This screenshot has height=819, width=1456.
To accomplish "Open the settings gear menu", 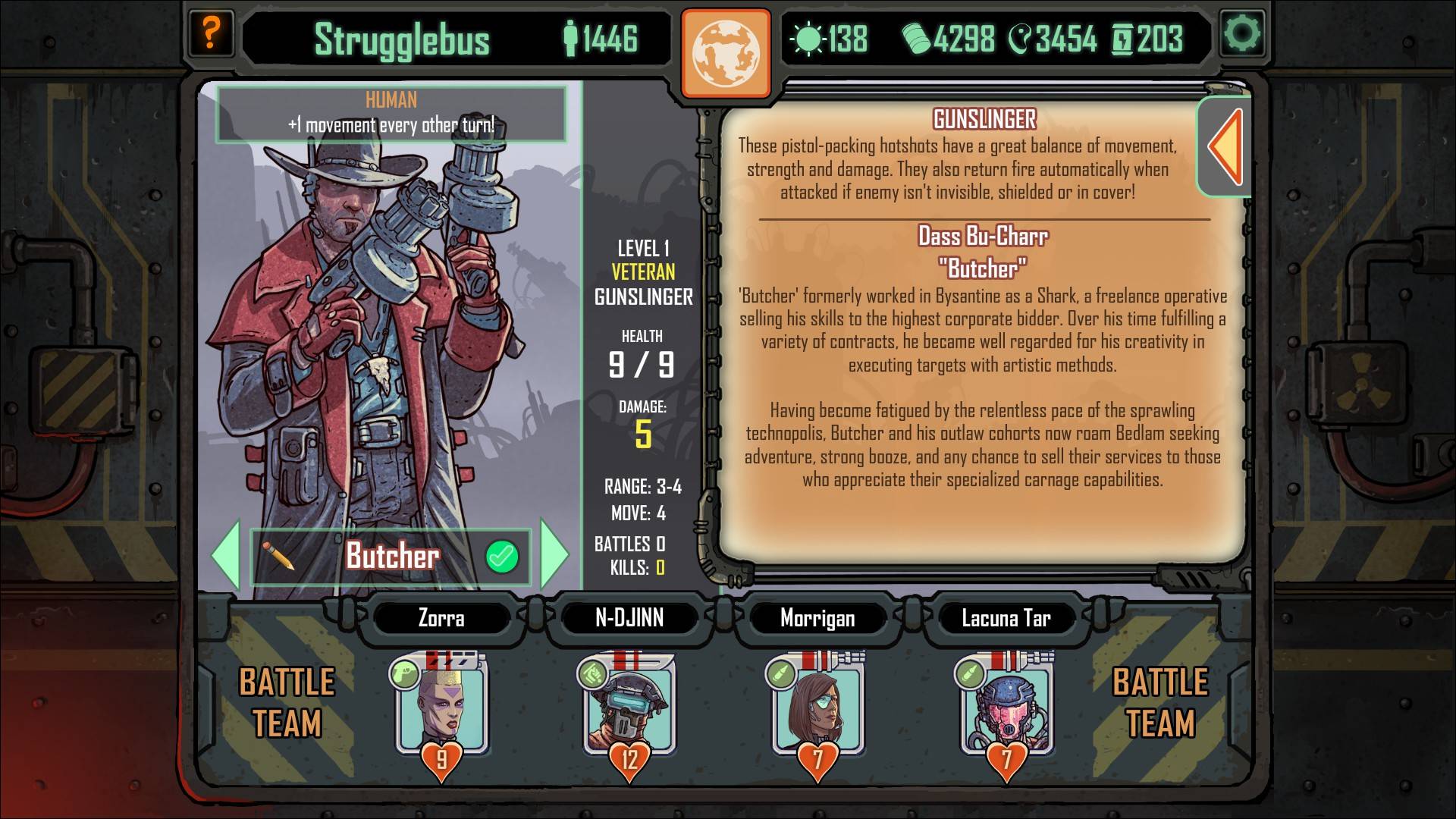I will pos(1243,33).
